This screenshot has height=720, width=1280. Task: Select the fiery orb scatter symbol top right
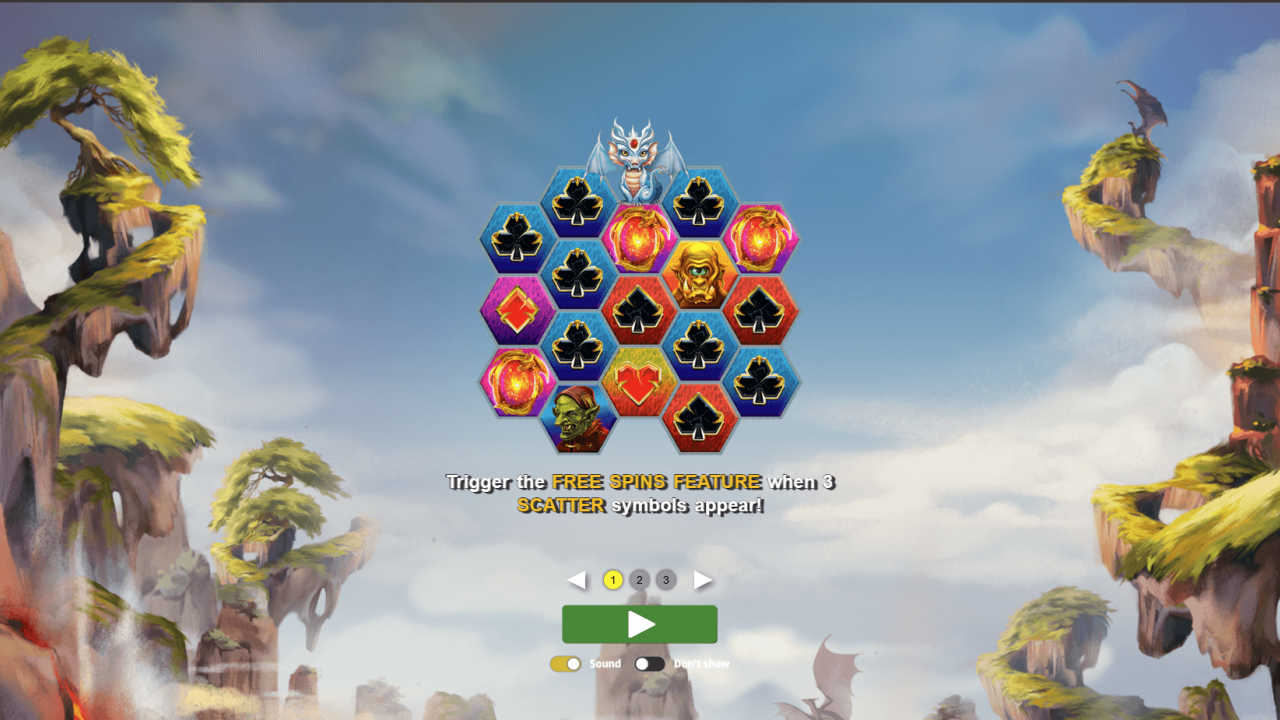click(x=762, y=240)
